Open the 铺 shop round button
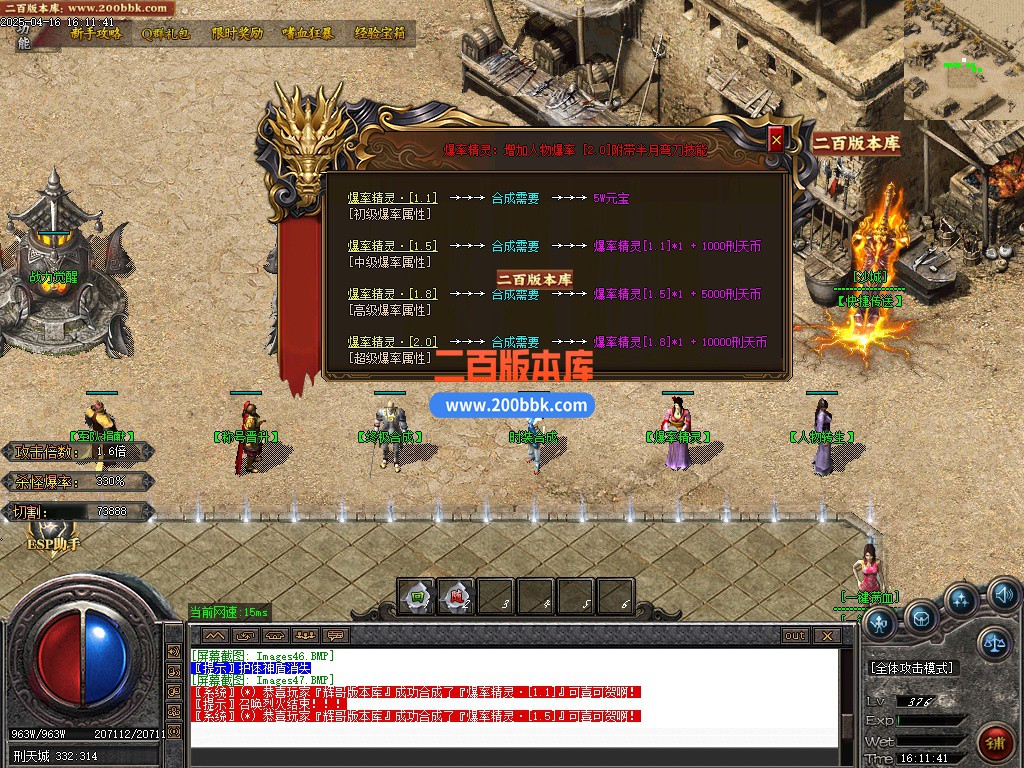This screenshot has height=768, width=1024. [995, 742]
